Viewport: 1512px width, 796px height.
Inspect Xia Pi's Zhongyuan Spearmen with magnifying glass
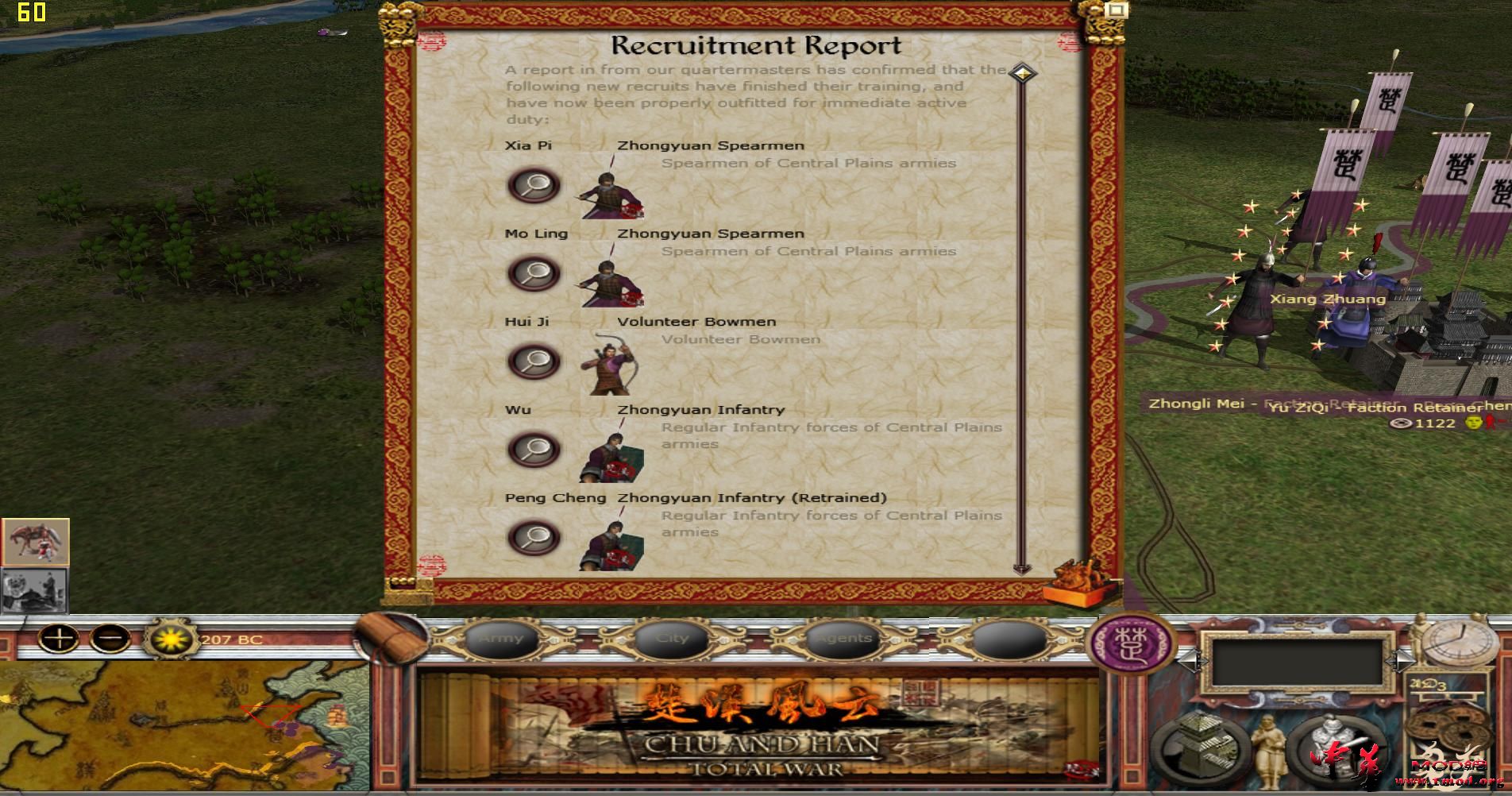(x=534, y=184)
